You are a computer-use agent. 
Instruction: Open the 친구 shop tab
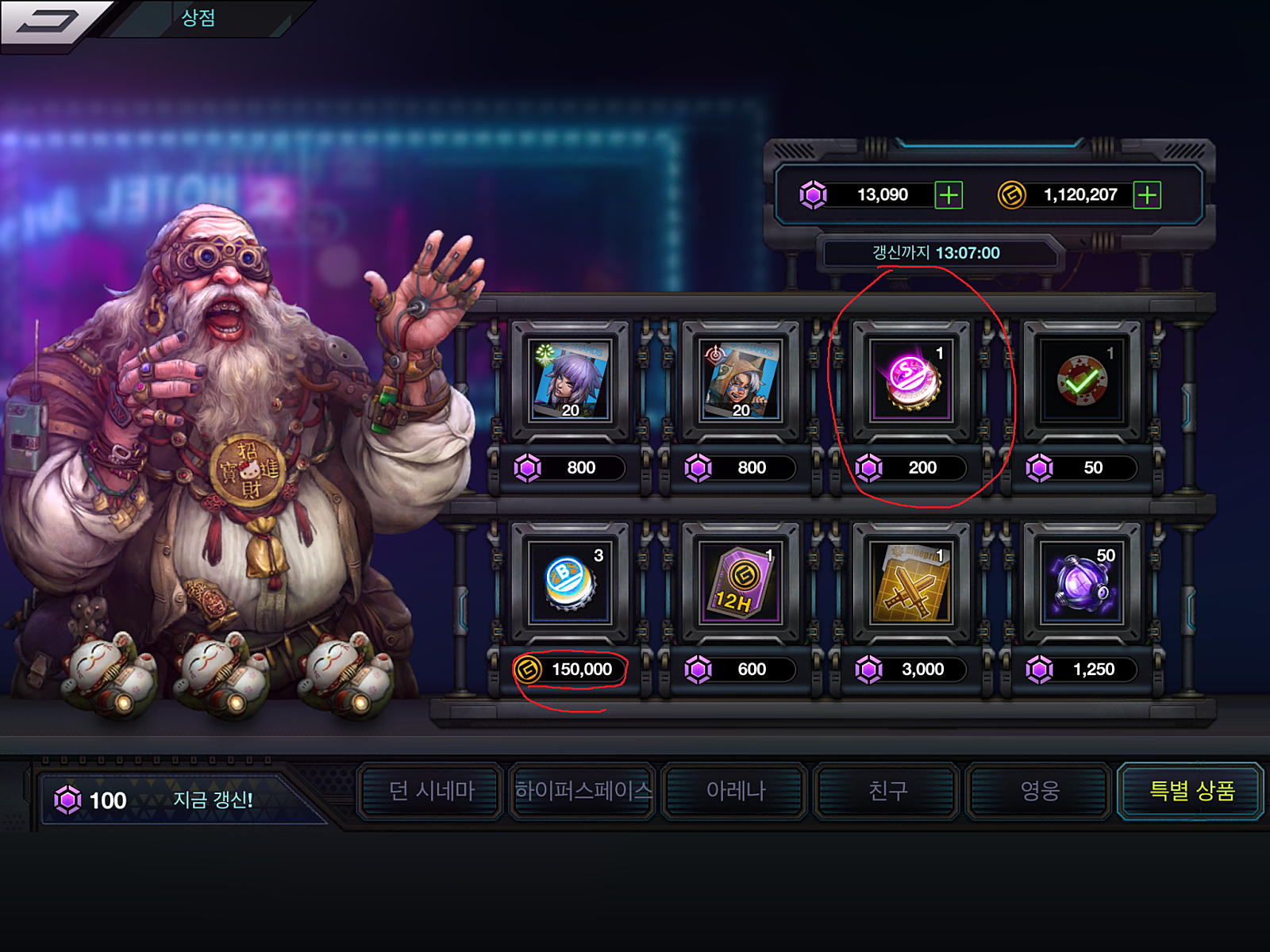(x=887, y=791)
